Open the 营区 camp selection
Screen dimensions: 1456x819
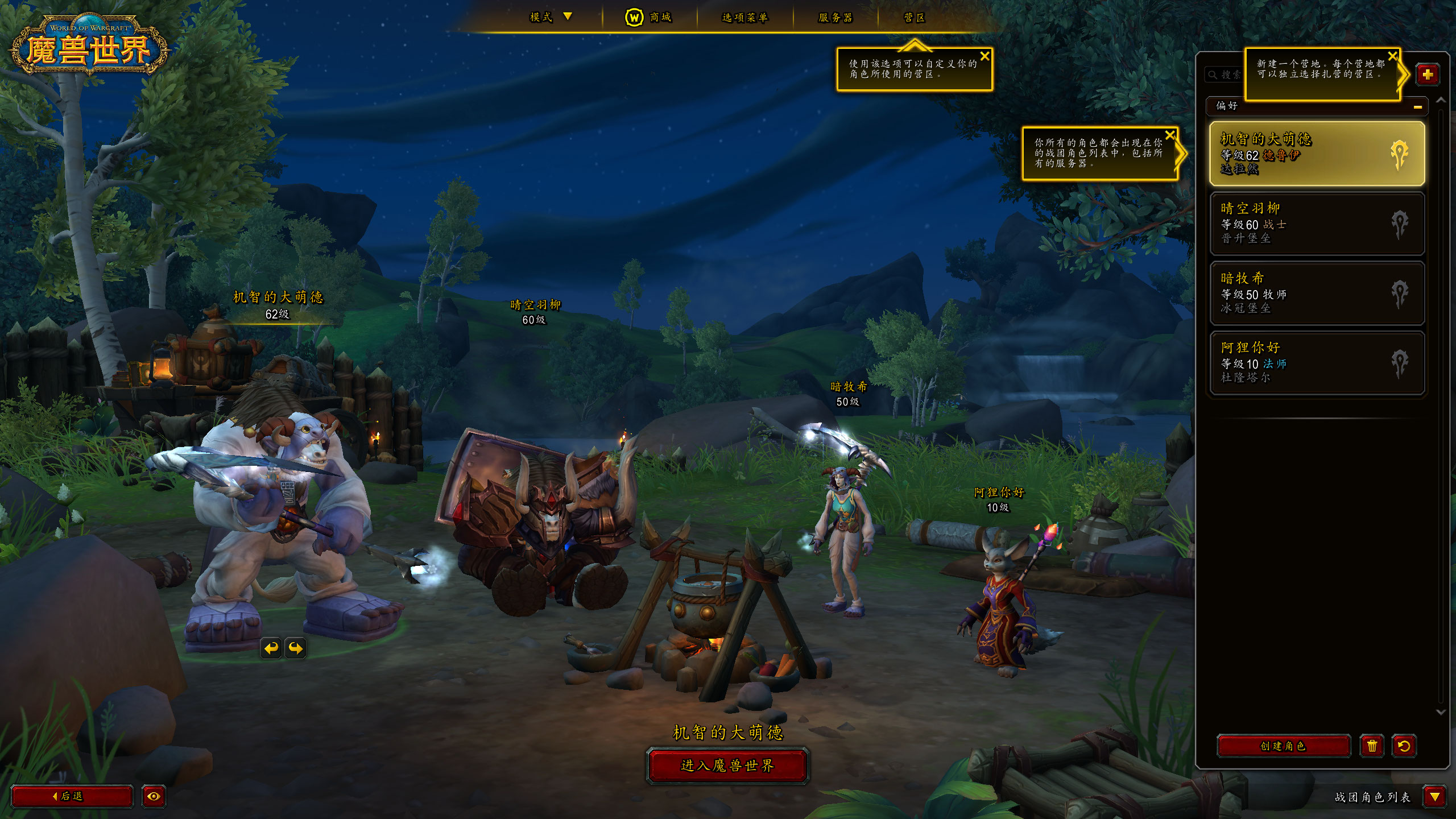coord(915,18)
